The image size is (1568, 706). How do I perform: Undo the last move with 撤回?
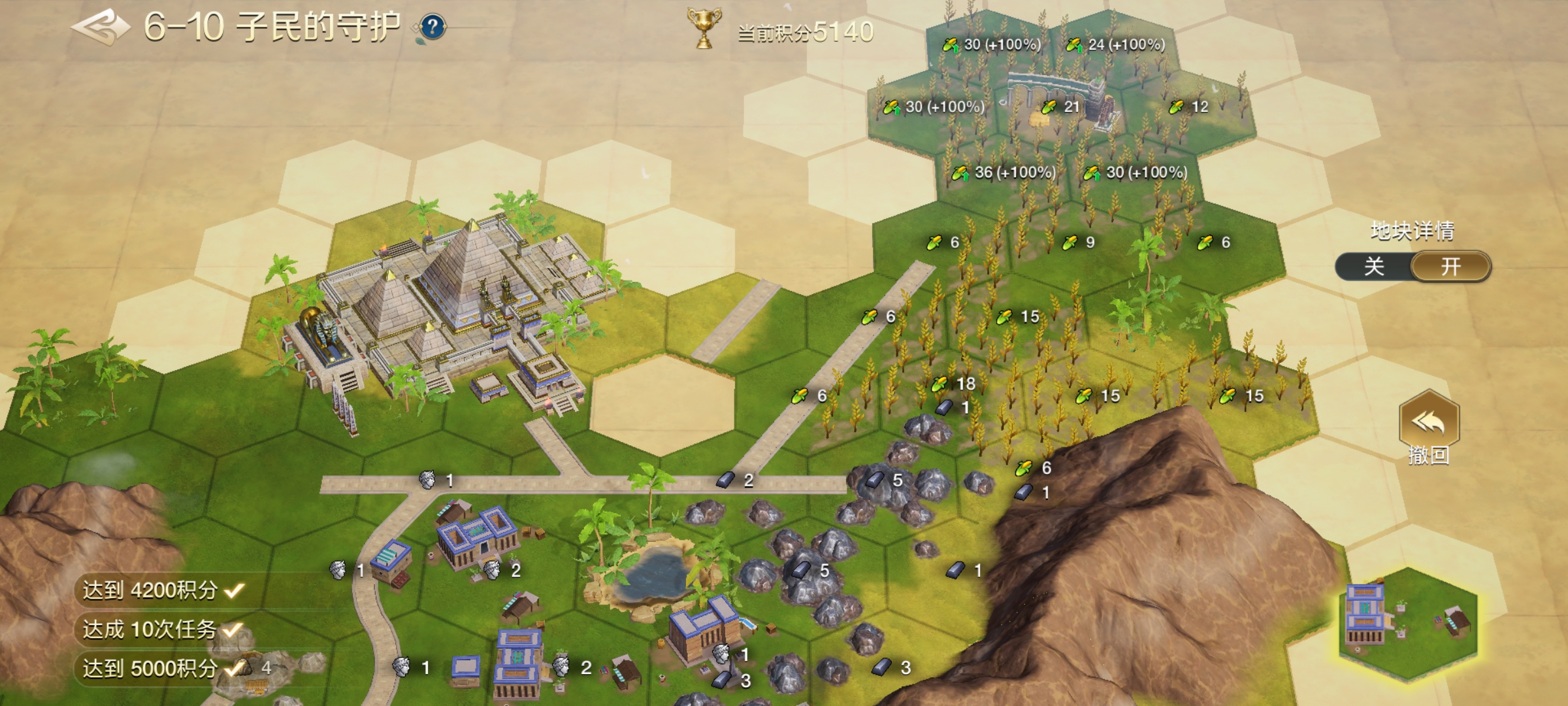click(1429, 428)
